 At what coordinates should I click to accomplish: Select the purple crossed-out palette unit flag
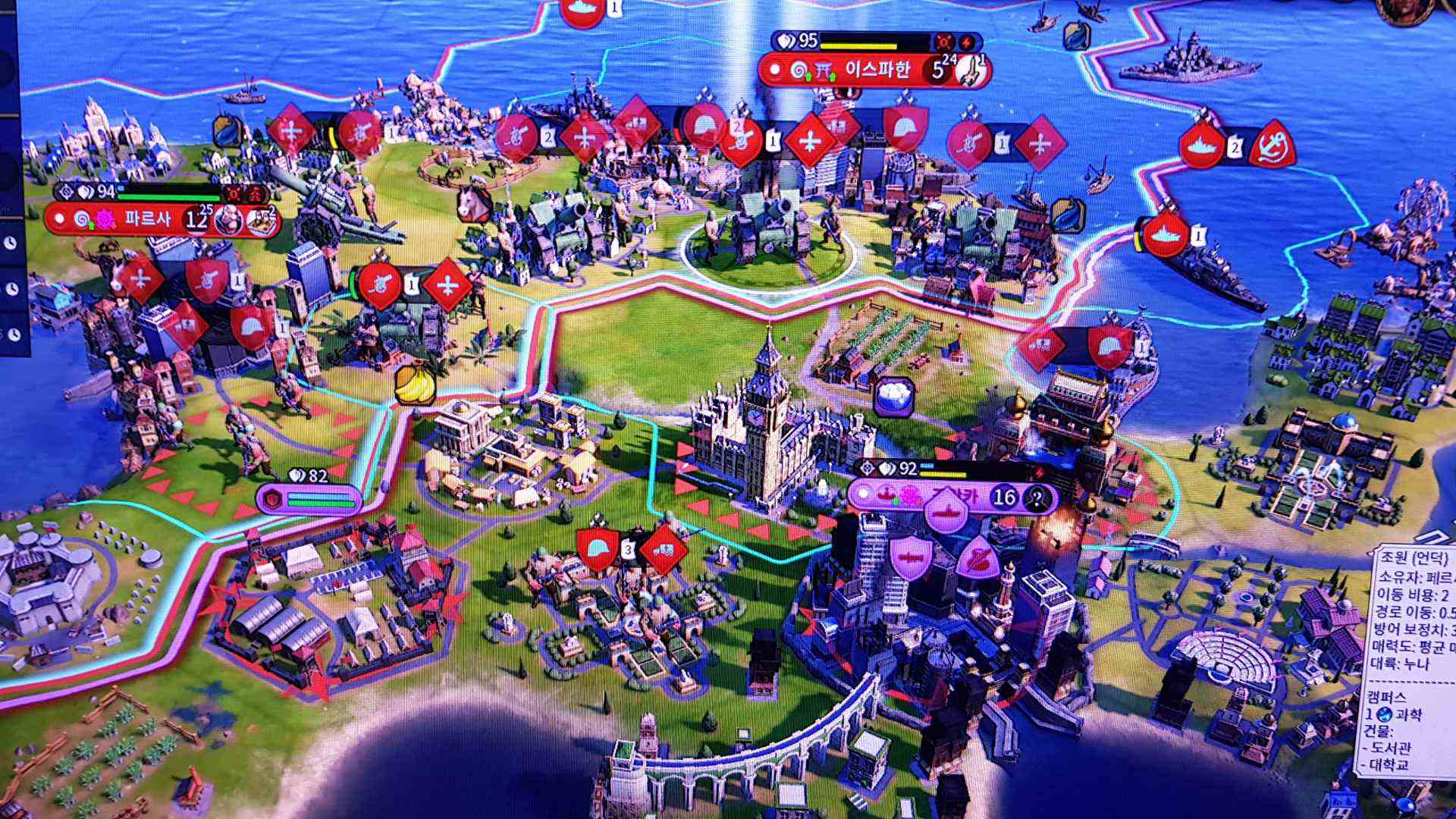click(979, 558)
